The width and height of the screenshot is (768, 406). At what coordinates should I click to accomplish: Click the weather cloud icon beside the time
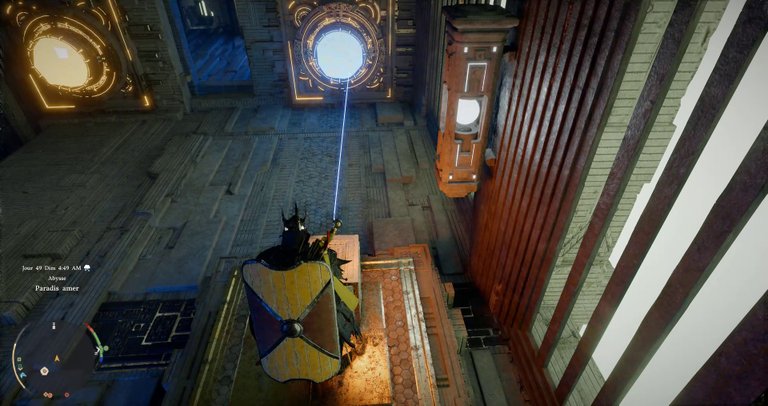coord(88,268)
